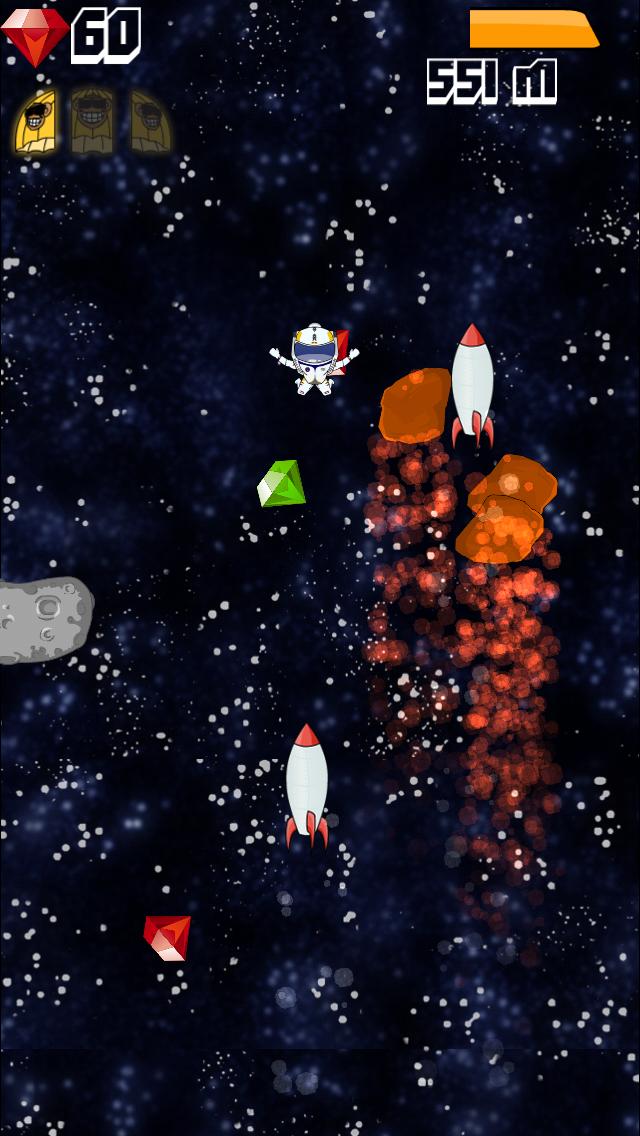The width and height of the screenshot is (640, 1136).
Task: Select the dimmed full-face banana monkey piece
Action: click(x=91, y=123)
